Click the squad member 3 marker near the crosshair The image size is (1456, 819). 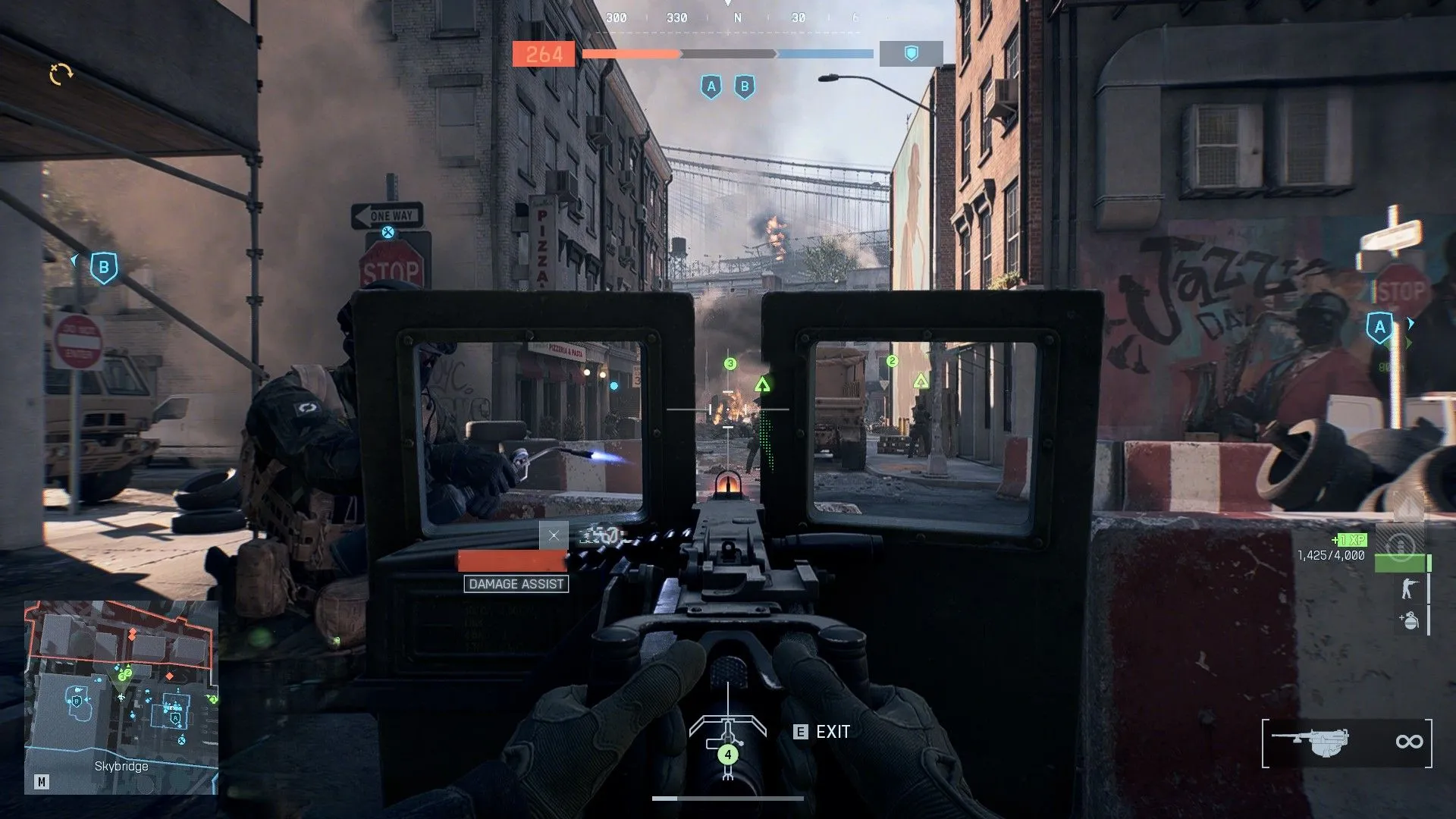pos(730,363)
